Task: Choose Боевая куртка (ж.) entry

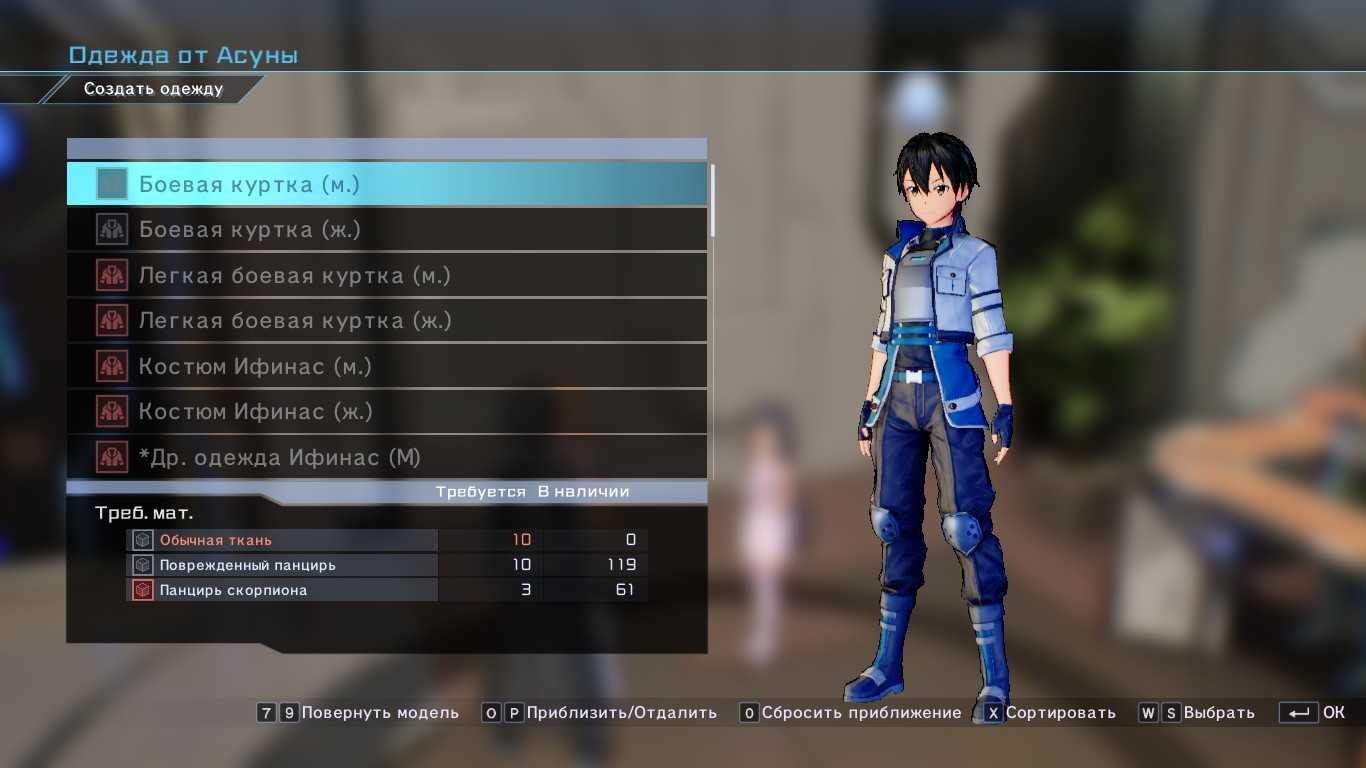Action: point(387,230)
